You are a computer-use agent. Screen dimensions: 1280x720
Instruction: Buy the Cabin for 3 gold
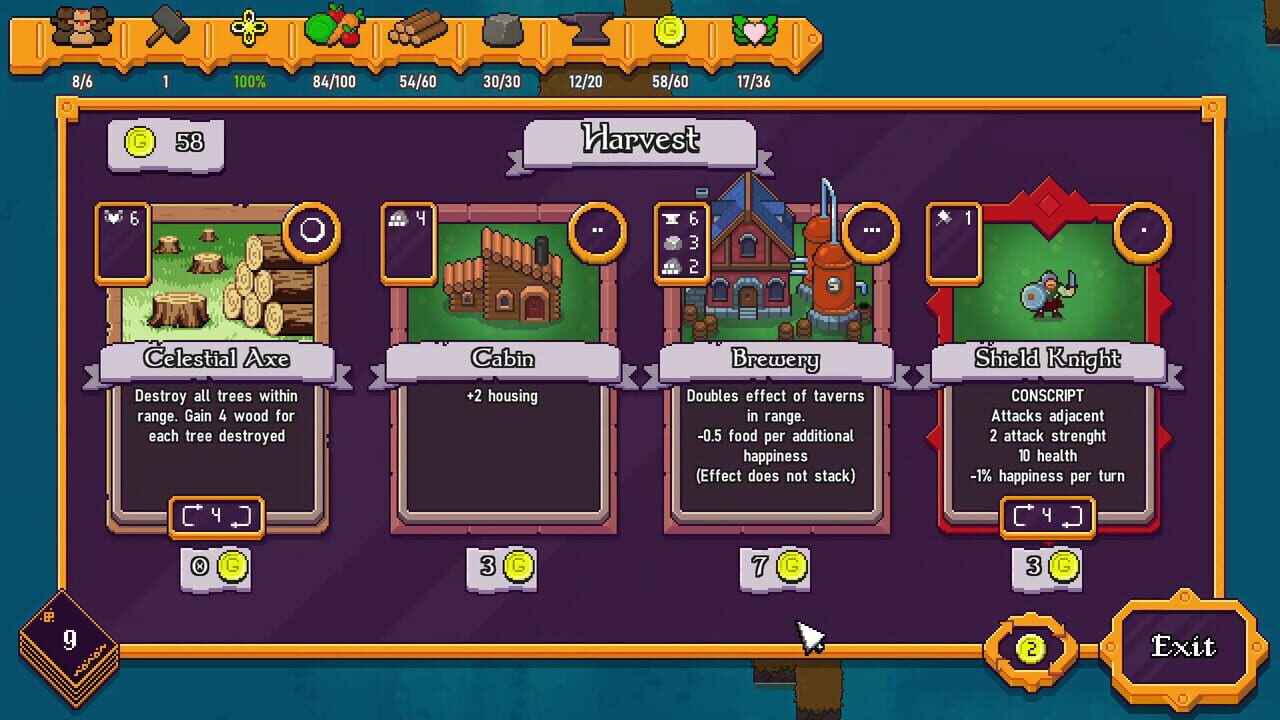[500, 567]
